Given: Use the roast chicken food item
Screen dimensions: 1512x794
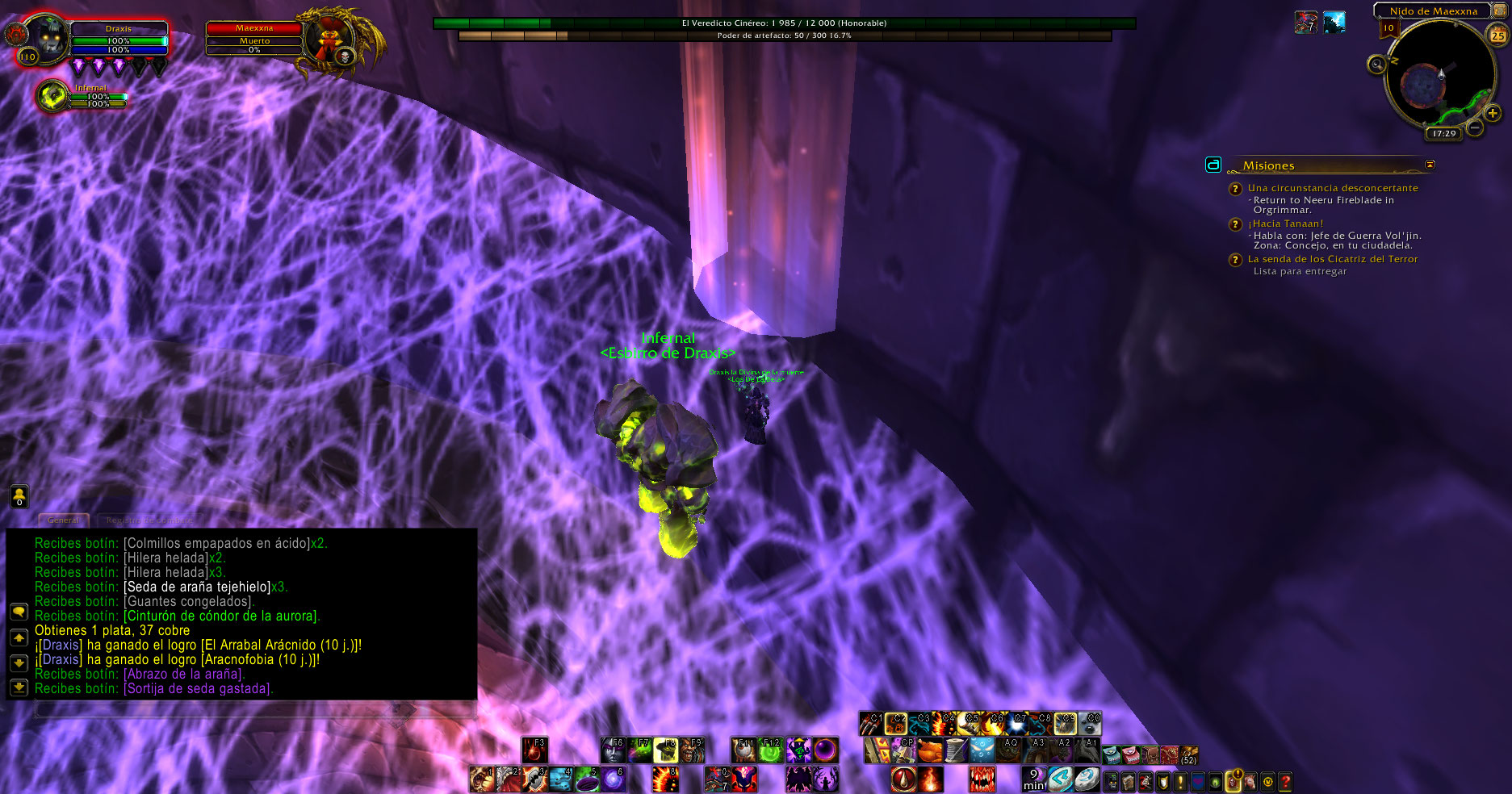Looking at the screenshot, I should [930, 750].
